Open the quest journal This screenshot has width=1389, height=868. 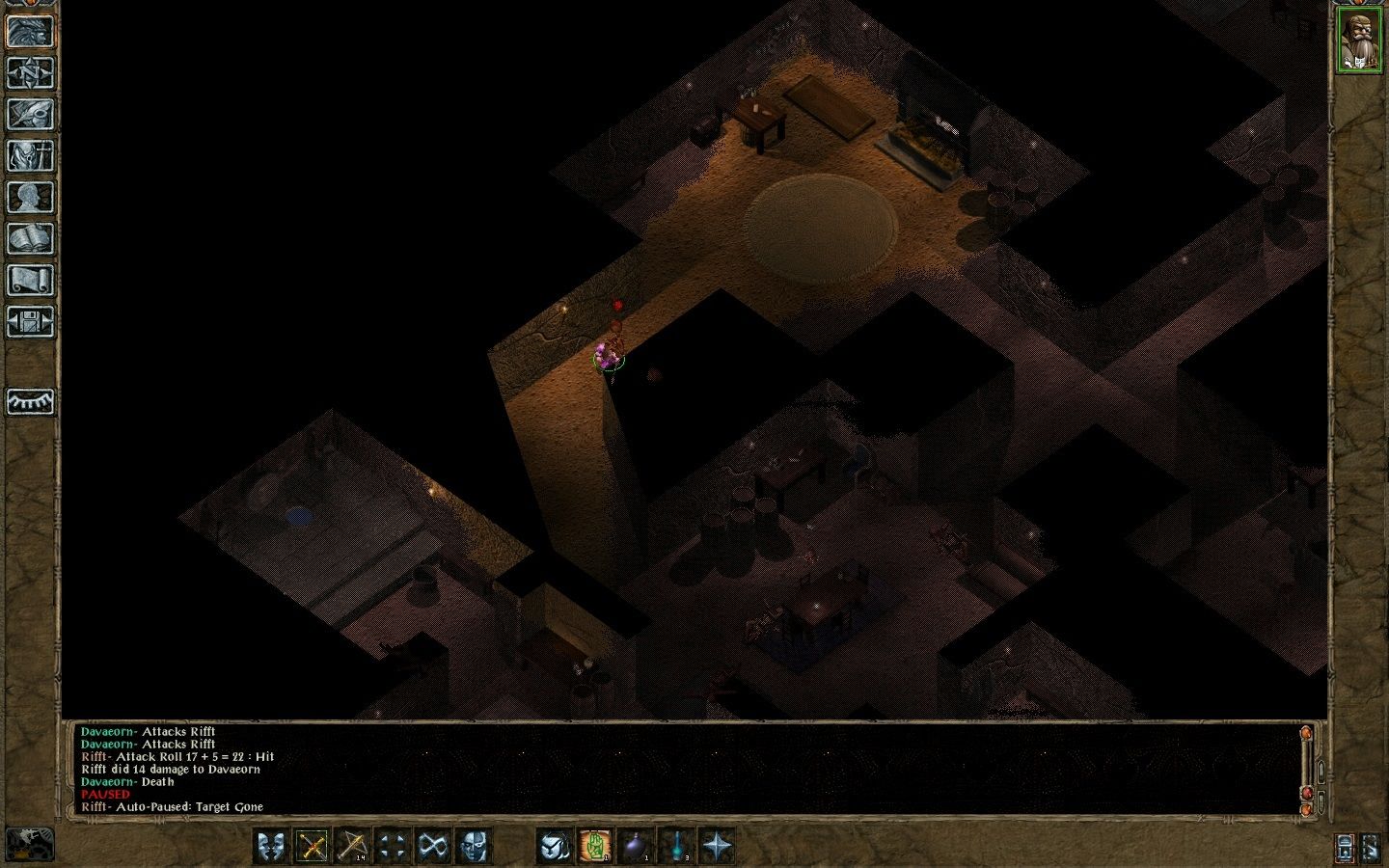(31, 114)
